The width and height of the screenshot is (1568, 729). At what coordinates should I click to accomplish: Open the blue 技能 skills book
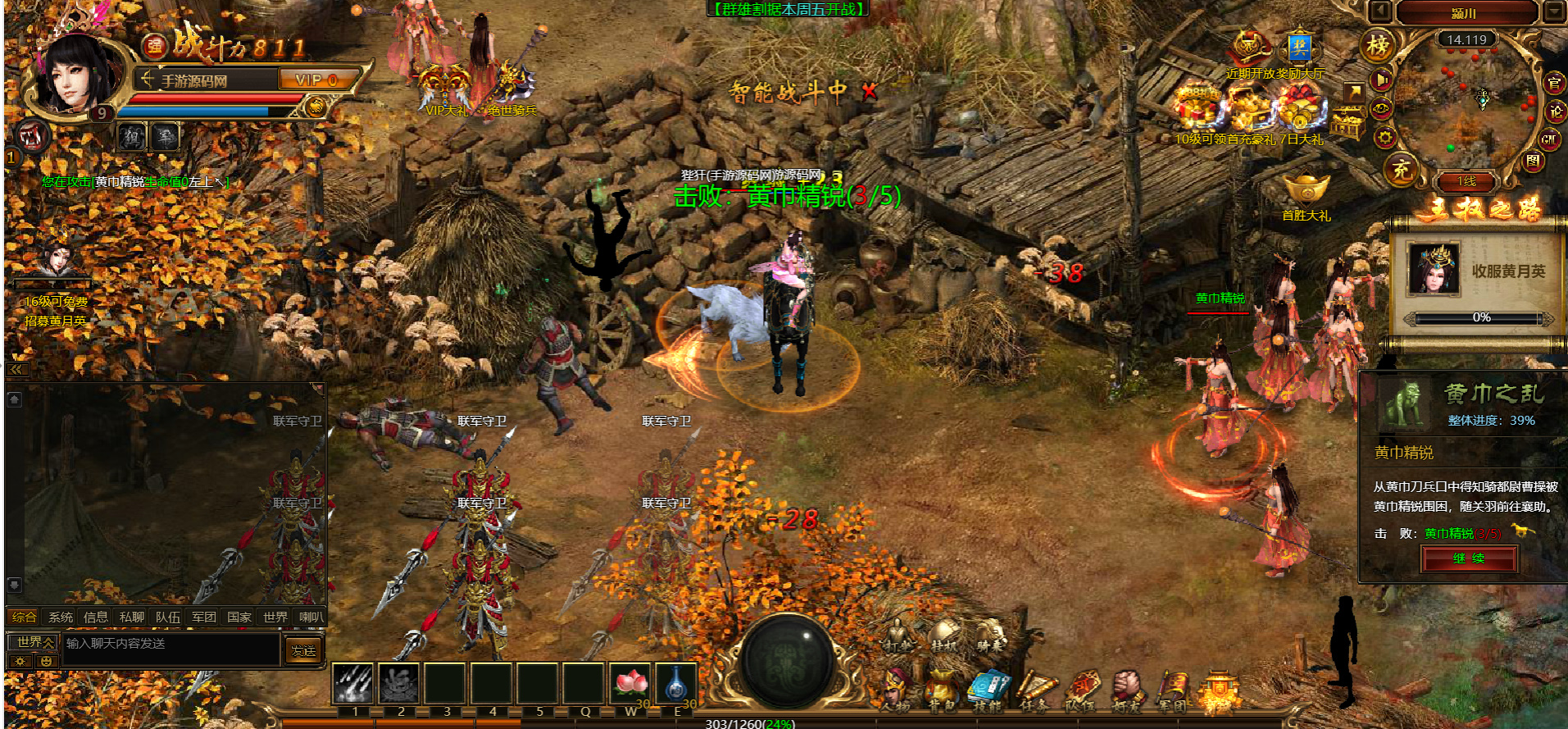tap(989, 689)
